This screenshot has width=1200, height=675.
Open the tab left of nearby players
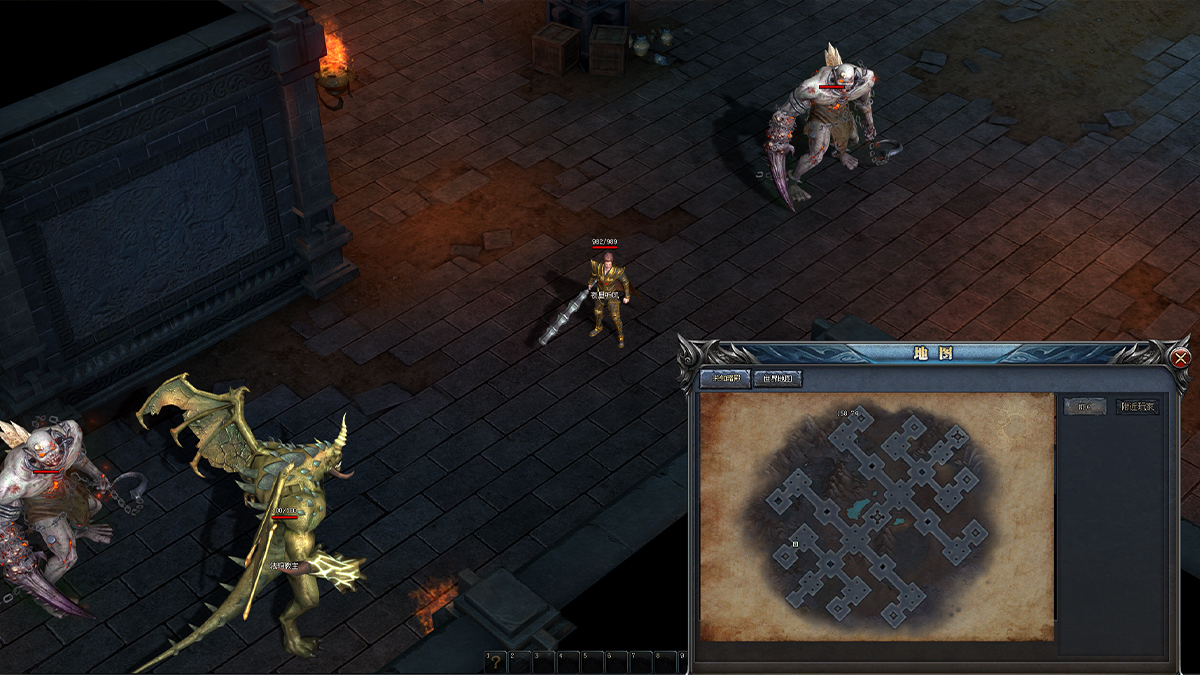tap(1085, 406)
